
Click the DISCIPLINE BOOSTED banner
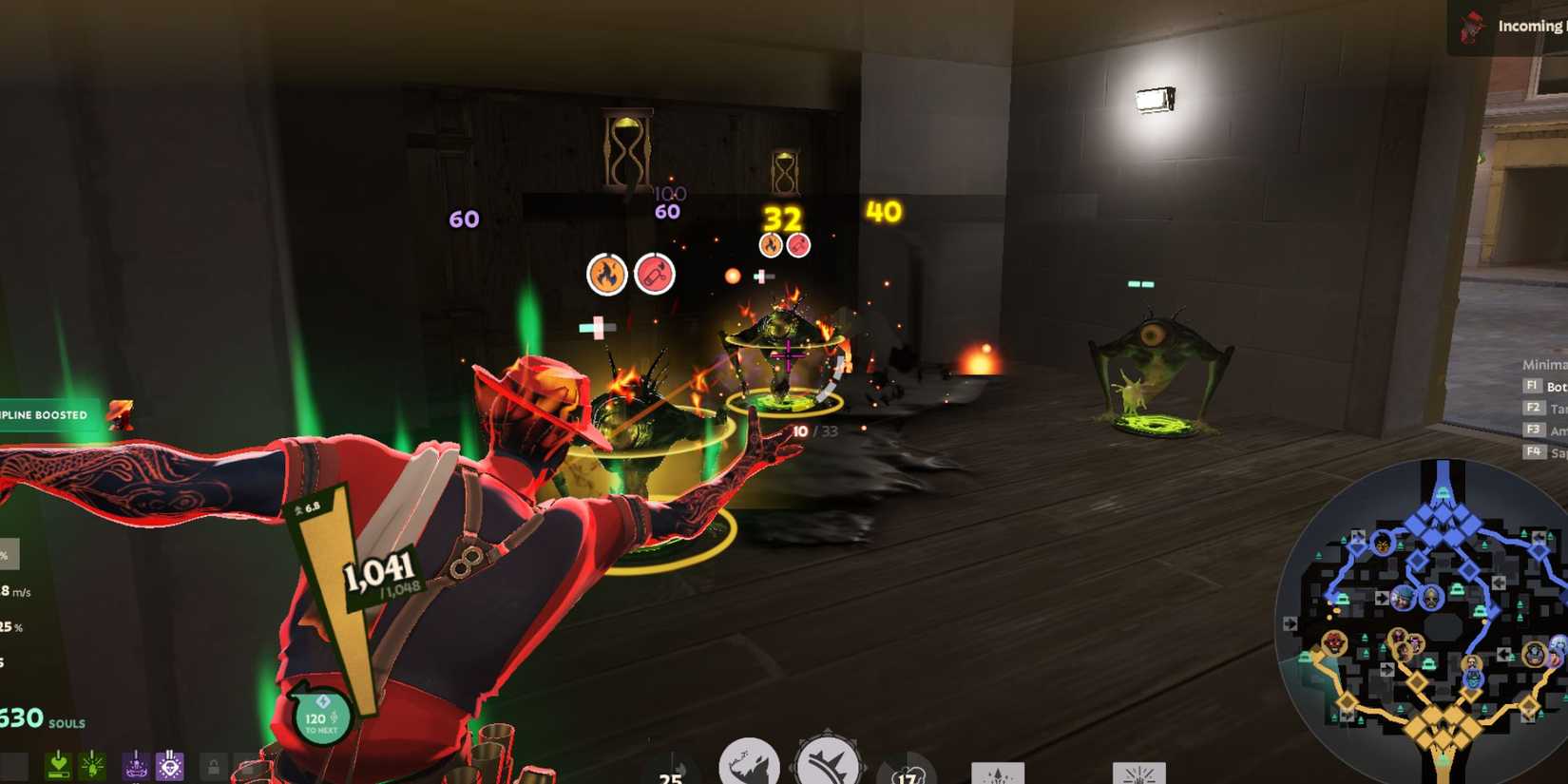click(x=43, y=414)
